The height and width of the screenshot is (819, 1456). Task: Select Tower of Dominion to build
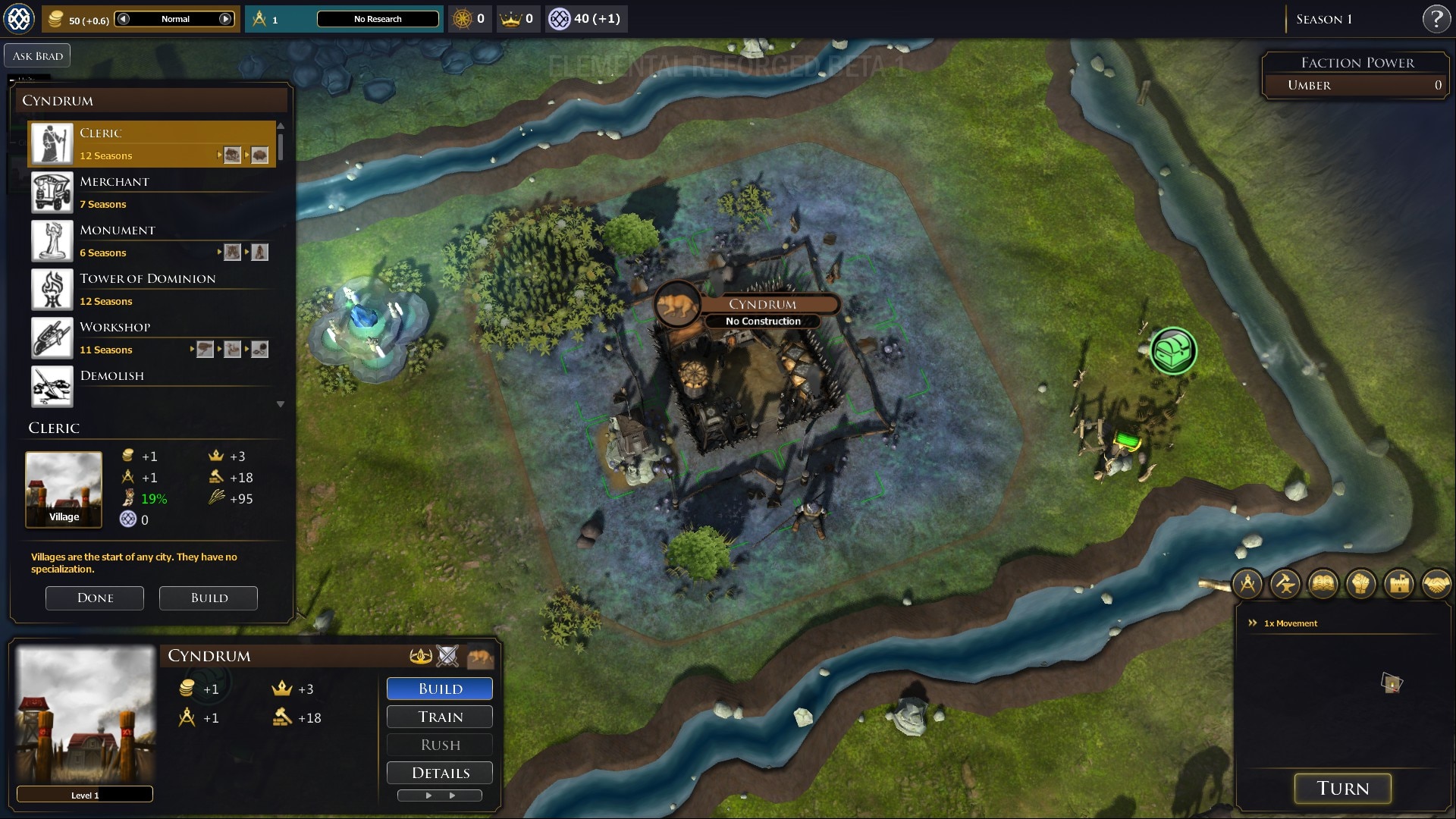pos(152,289)
